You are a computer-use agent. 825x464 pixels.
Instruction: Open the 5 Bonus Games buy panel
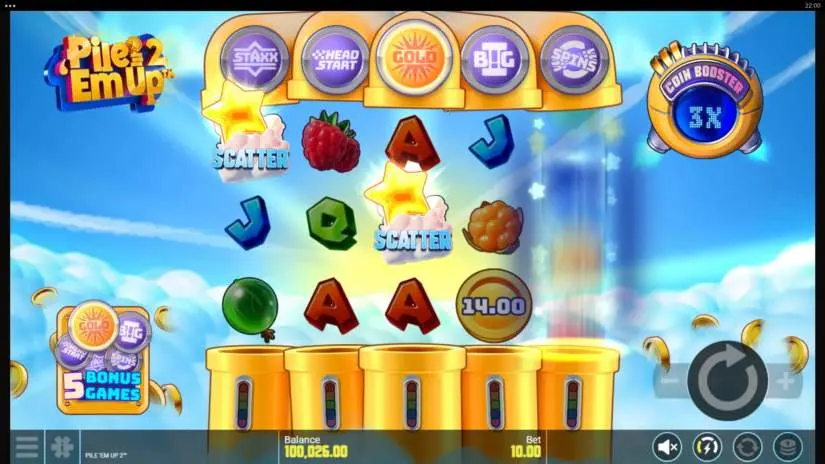[103, 359]
